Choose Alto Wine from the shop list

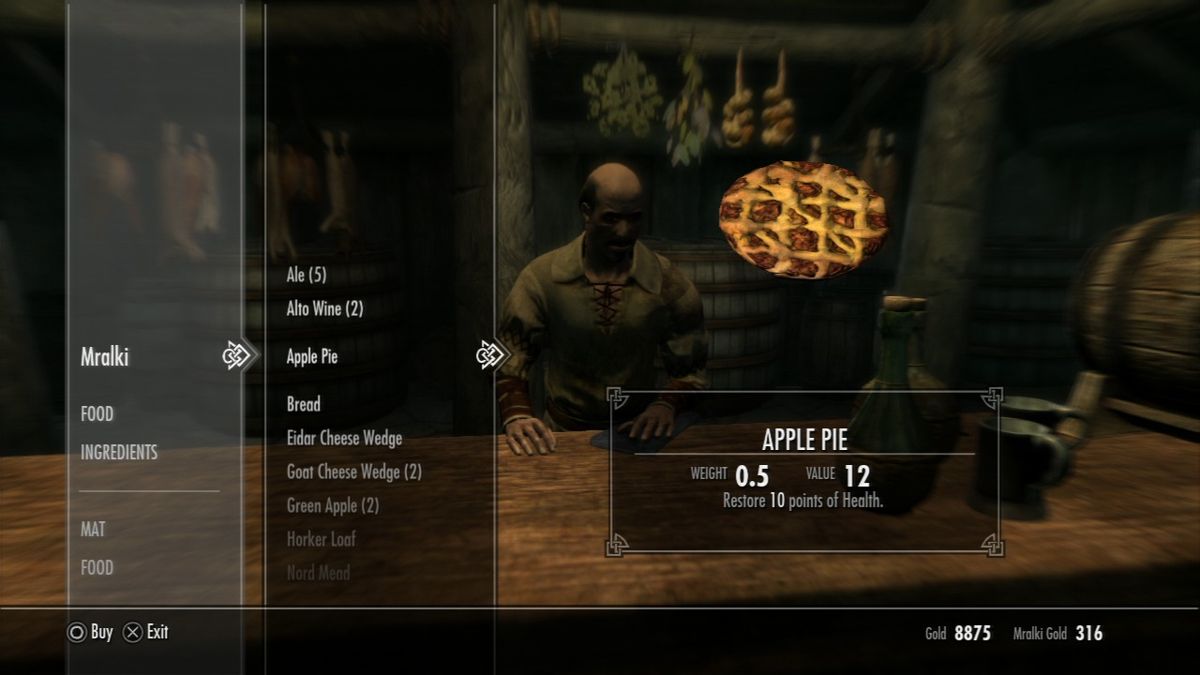pyautogui.click(x=324, y=309)
